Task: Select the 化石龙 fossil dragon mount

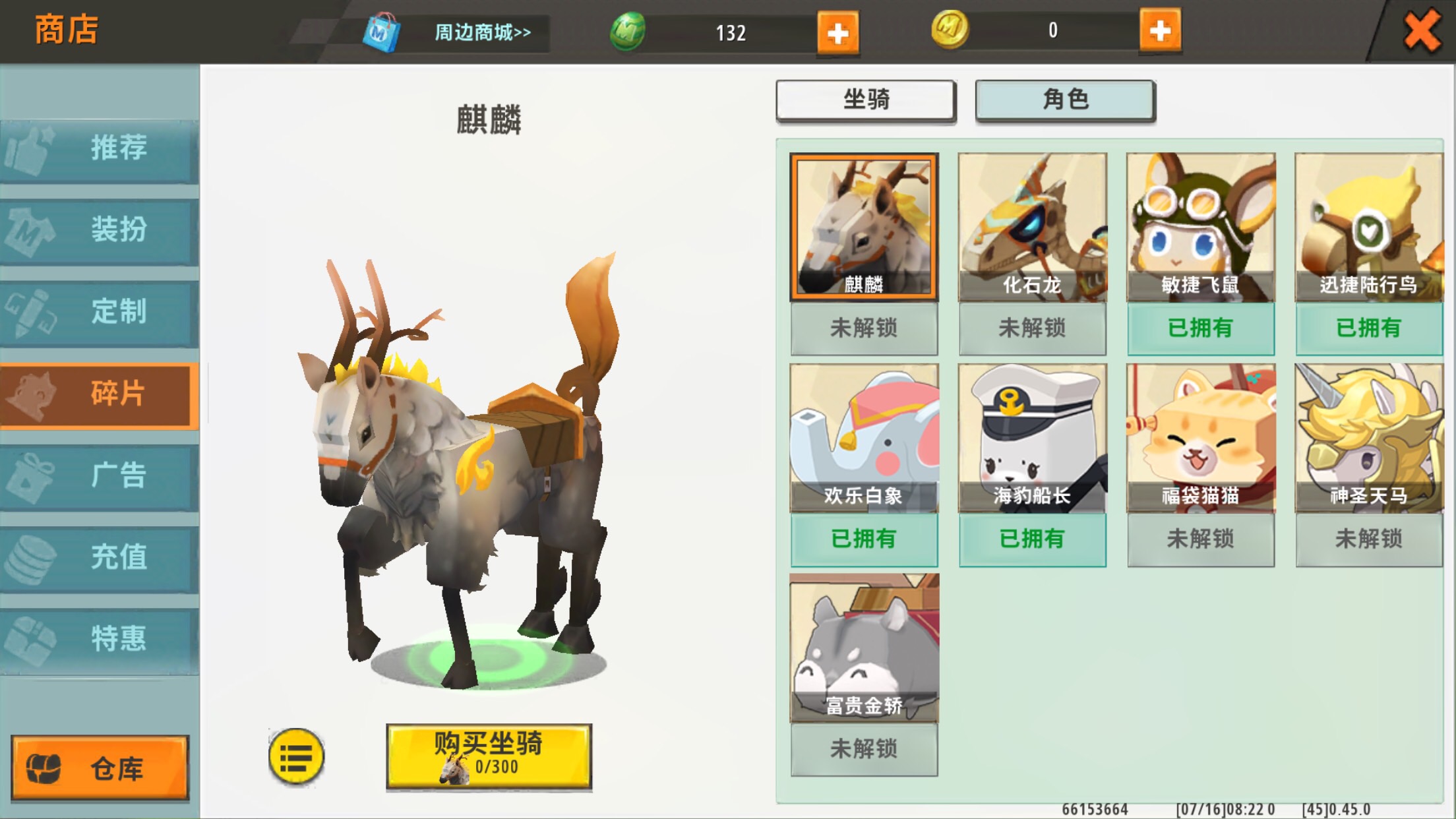Action: point(1032,228)
